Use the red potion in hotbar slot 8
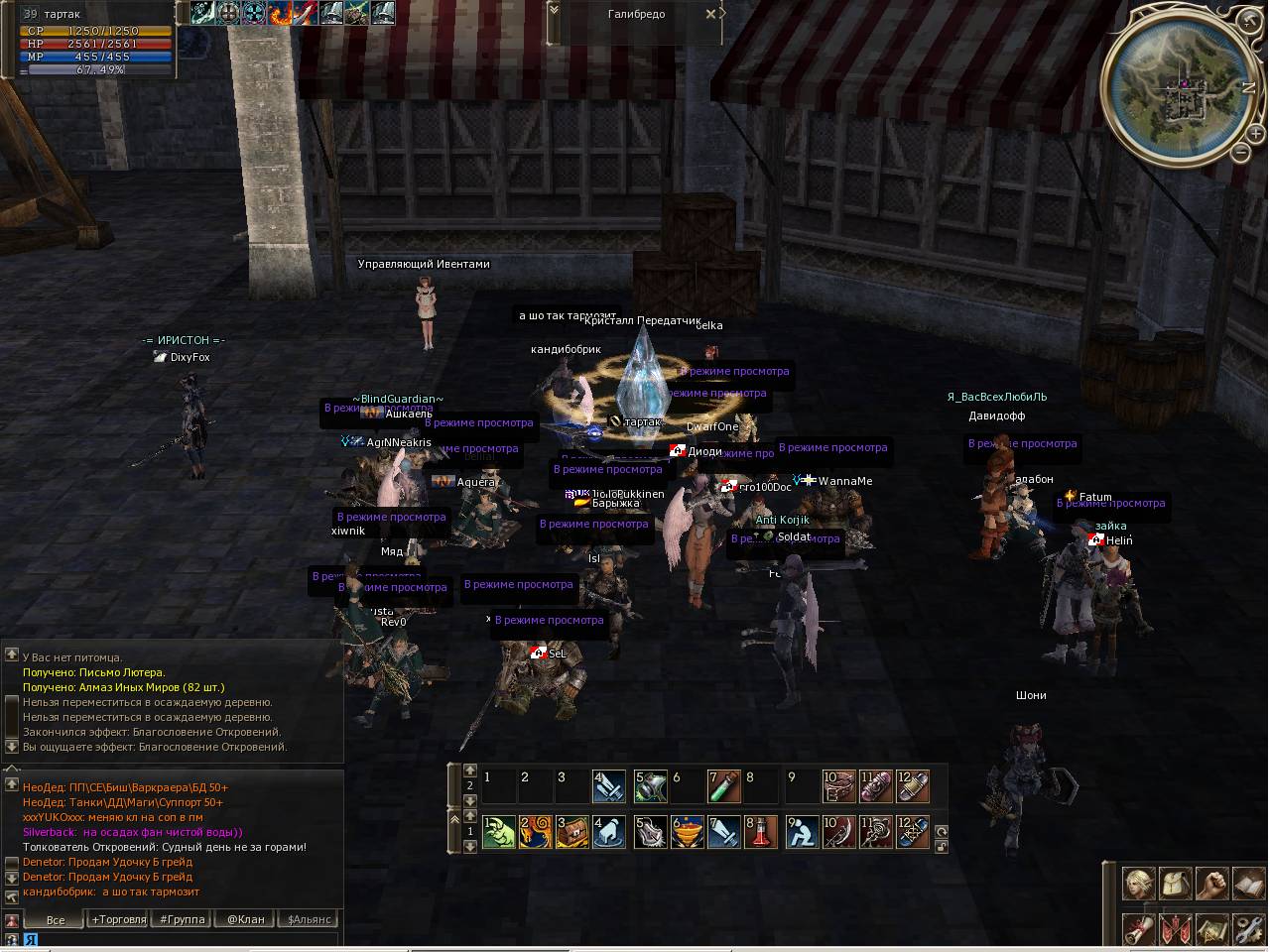The width and height of the screenshot is (1270, 952). [x=762, y=832]
